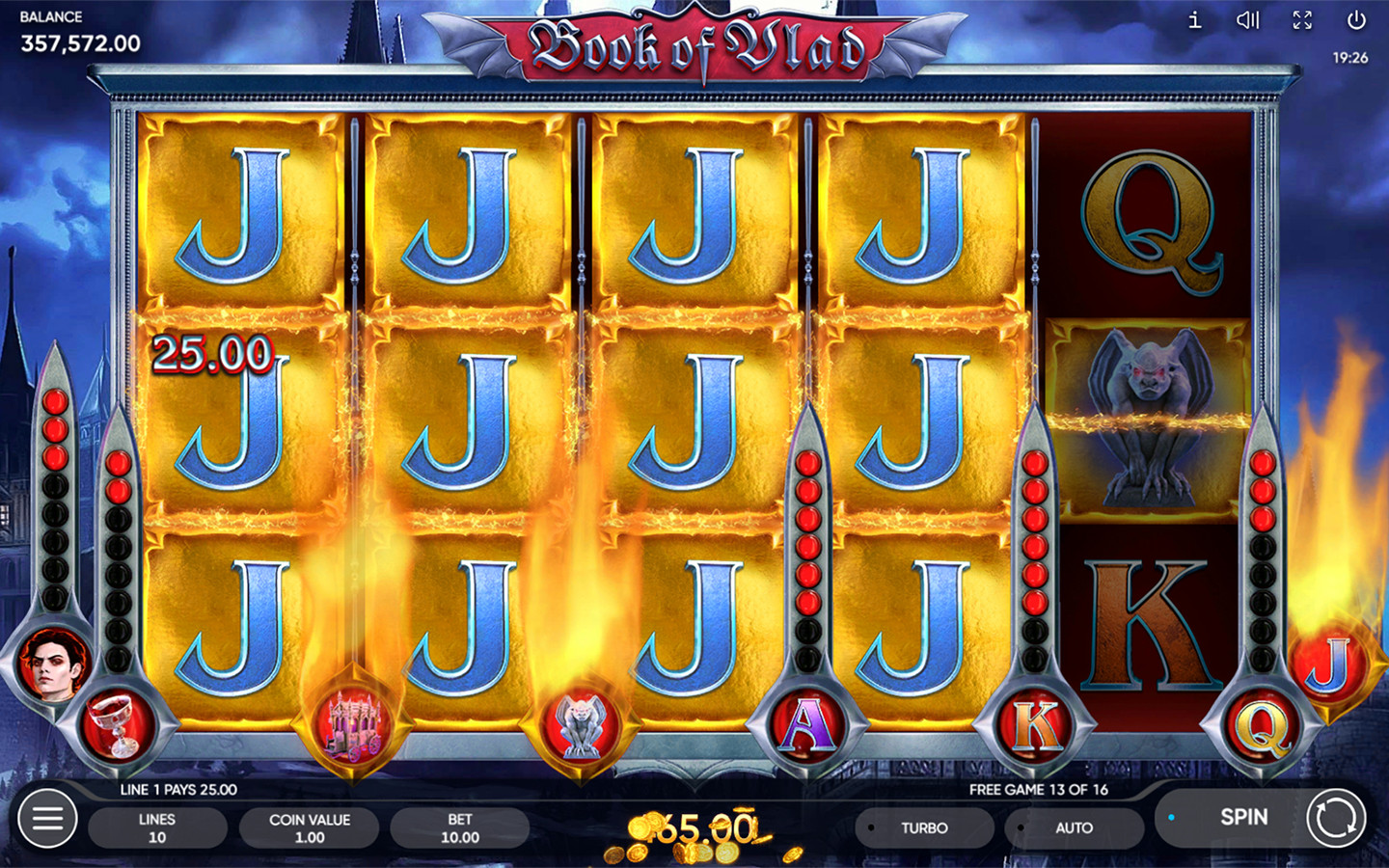
Task: Spin the reels with the SPIN button
Action: coord(1243,818)
